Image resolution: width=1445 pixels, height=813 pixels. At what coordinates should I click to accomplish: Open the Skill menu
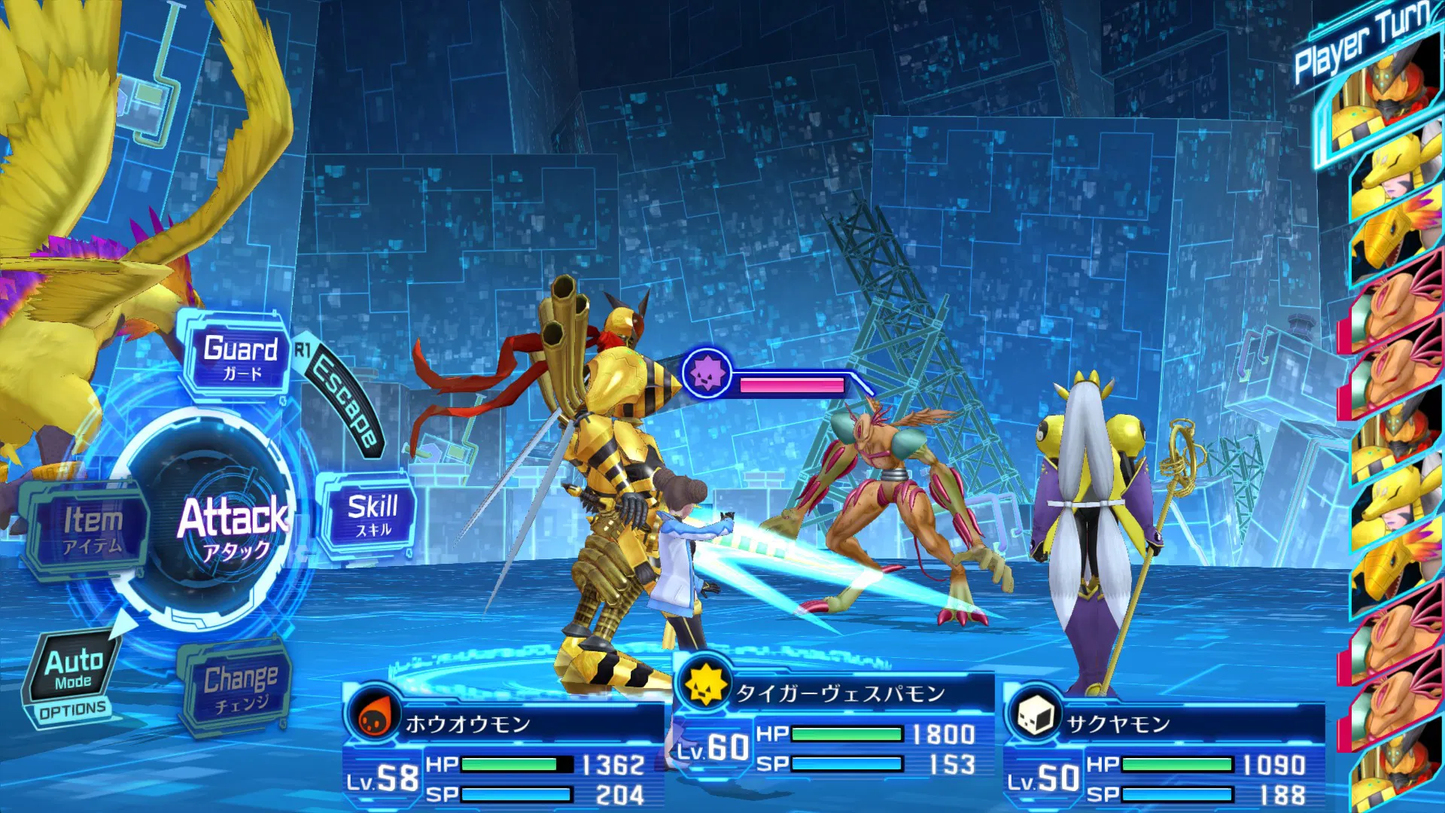click(x=371, y=514)
